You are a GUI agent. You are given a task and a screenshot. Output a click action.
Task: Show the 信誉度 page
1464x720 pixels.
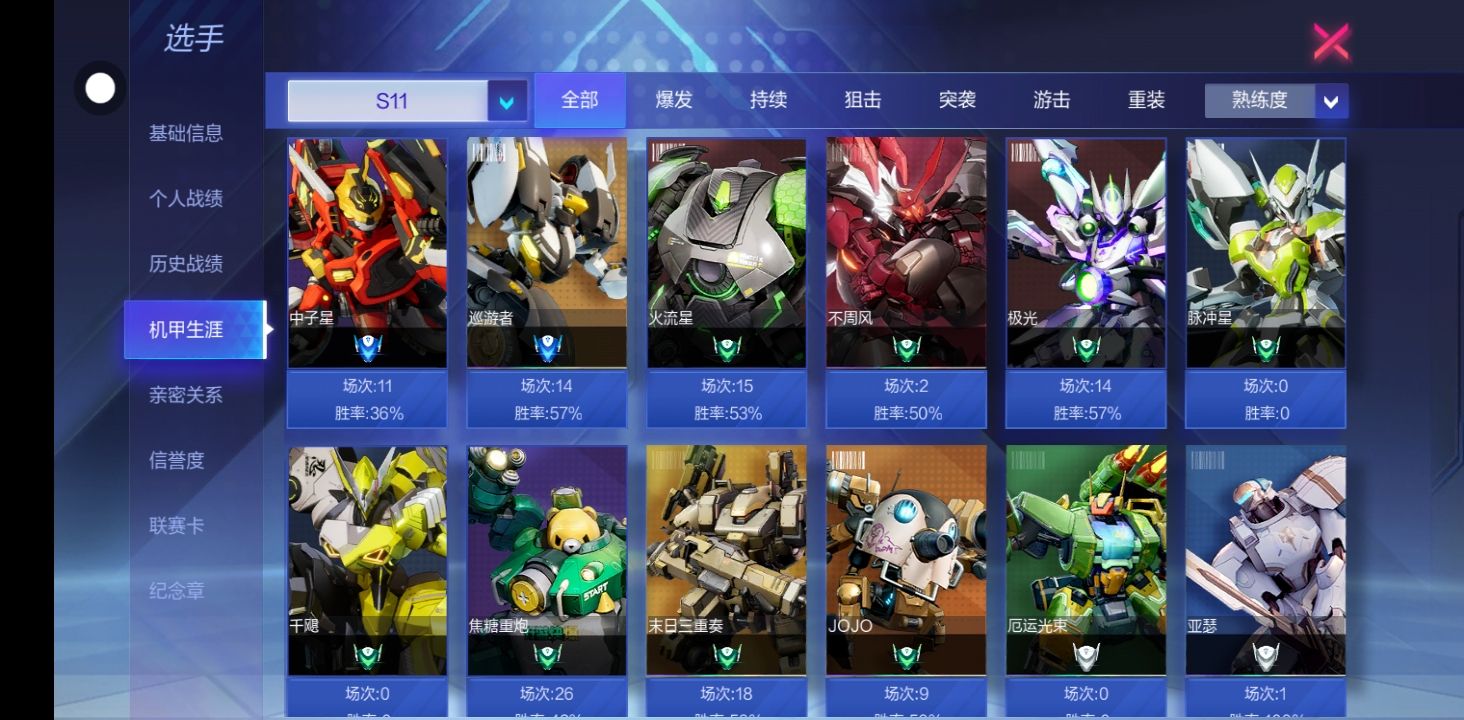(177, 460)
